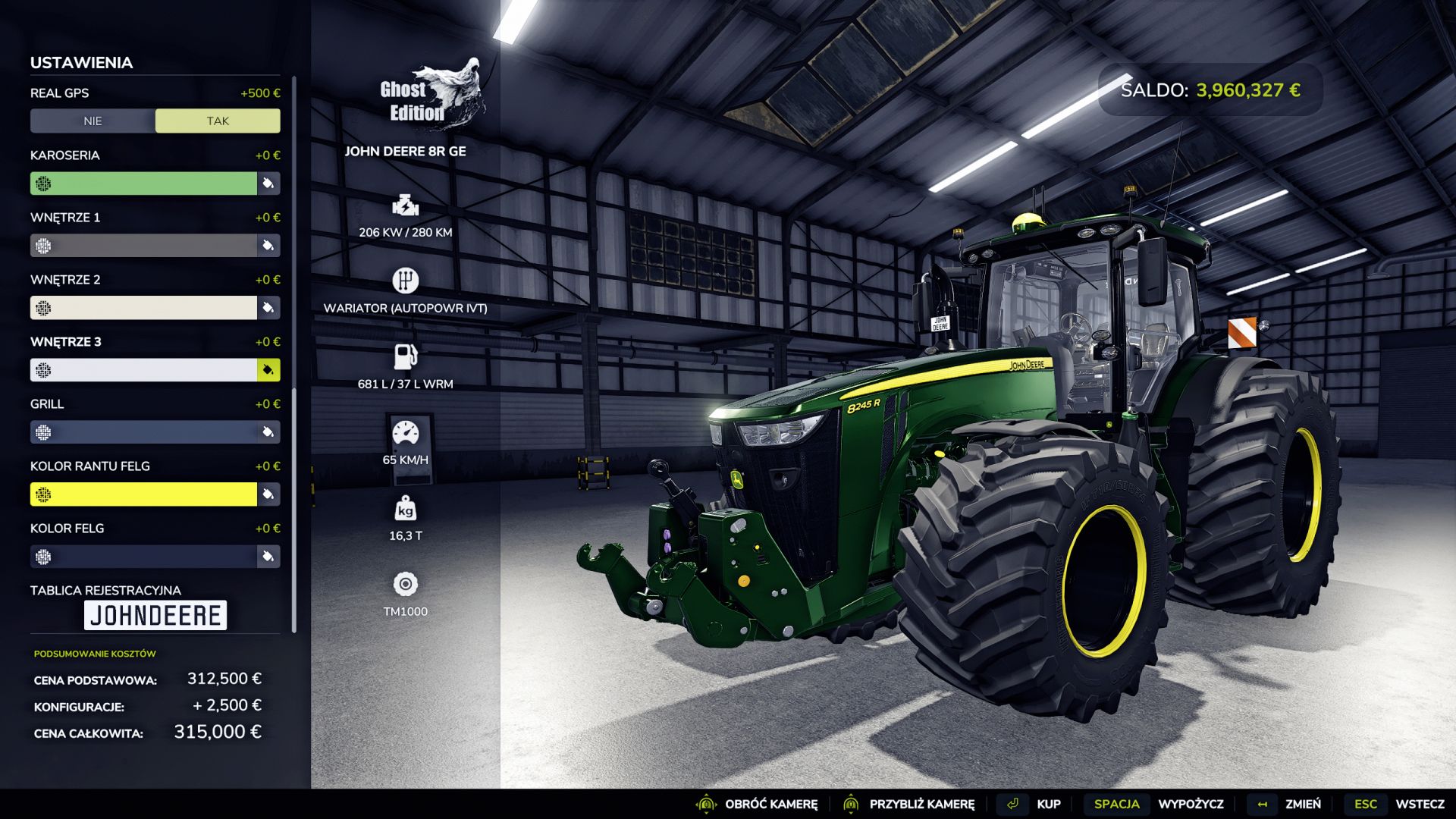Switch REAL GPS to NIE
1456x819 pixels.
[x=92, y=121]
